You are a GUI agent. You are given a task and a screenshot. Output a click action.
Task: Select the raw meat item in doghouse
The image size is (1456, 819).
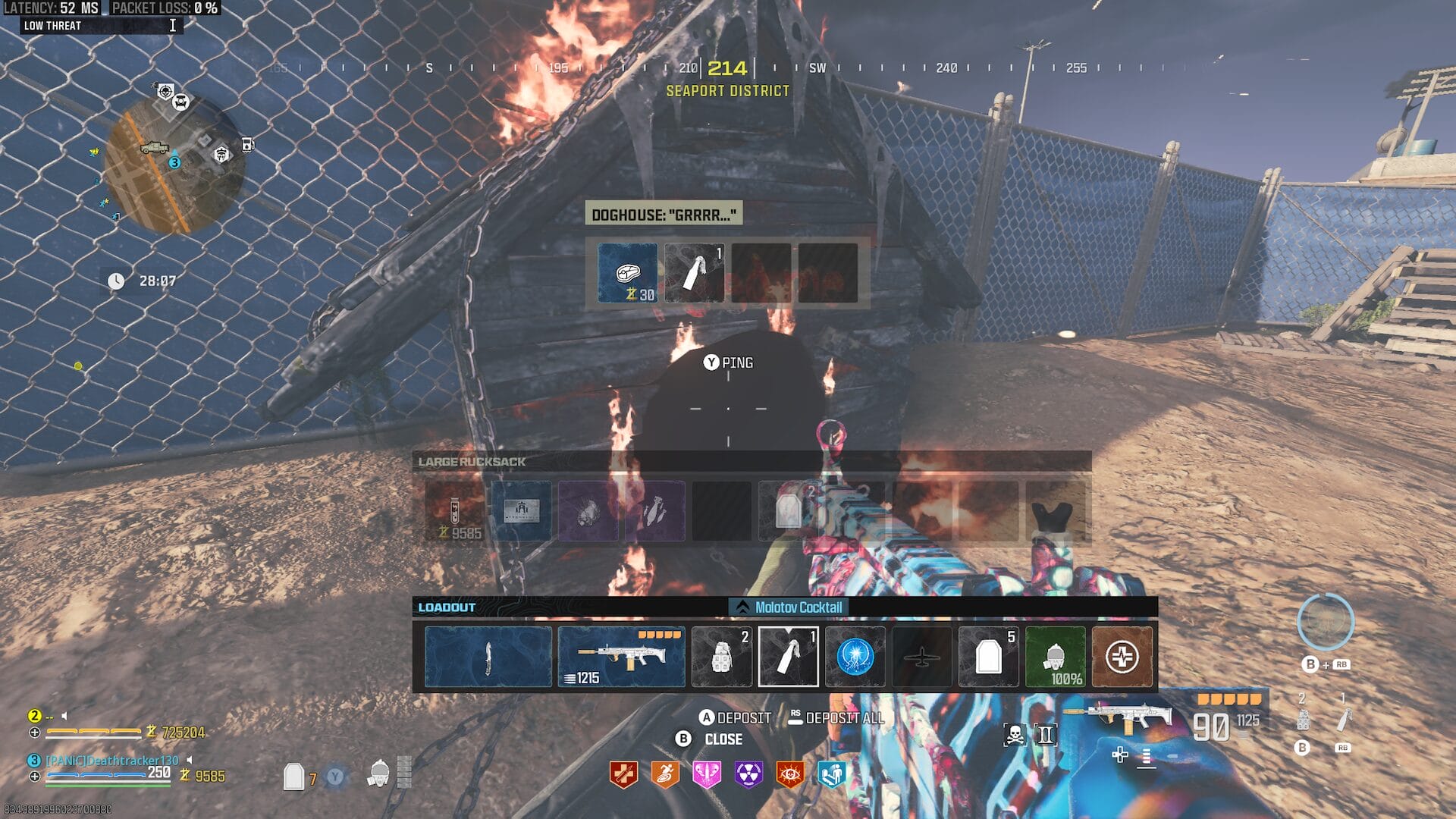point(627,273)
